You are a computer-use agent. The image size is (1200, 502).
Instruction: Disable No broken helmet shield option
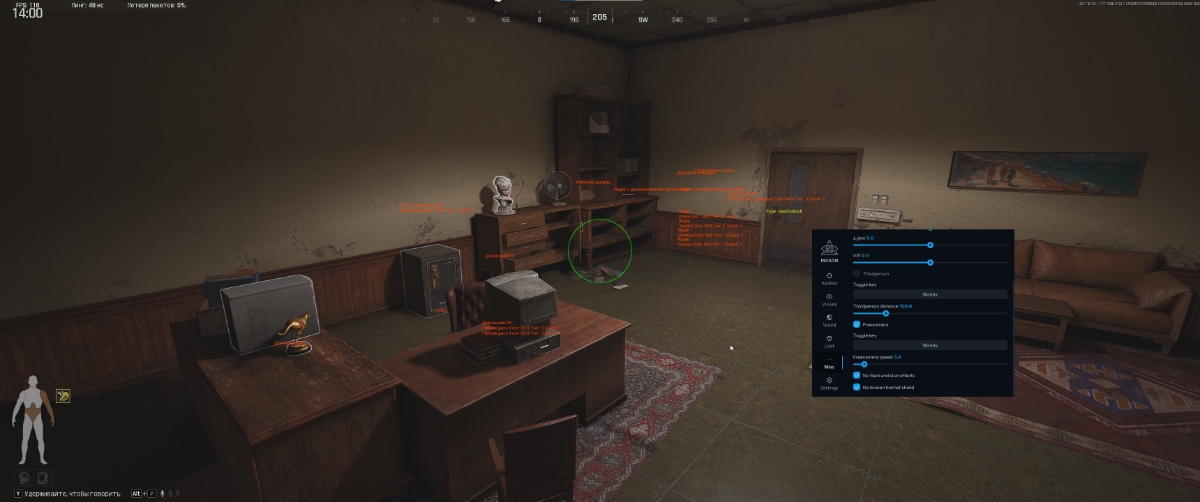pos(857,386)
